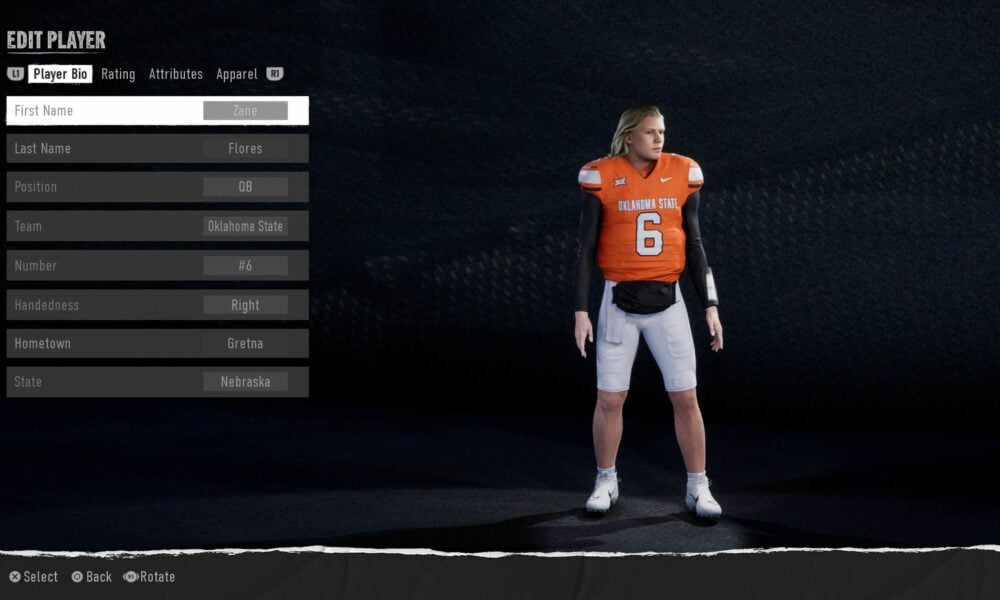Select the Last Name row
The image size is (1000, 600).
click(x=157, y=148)
